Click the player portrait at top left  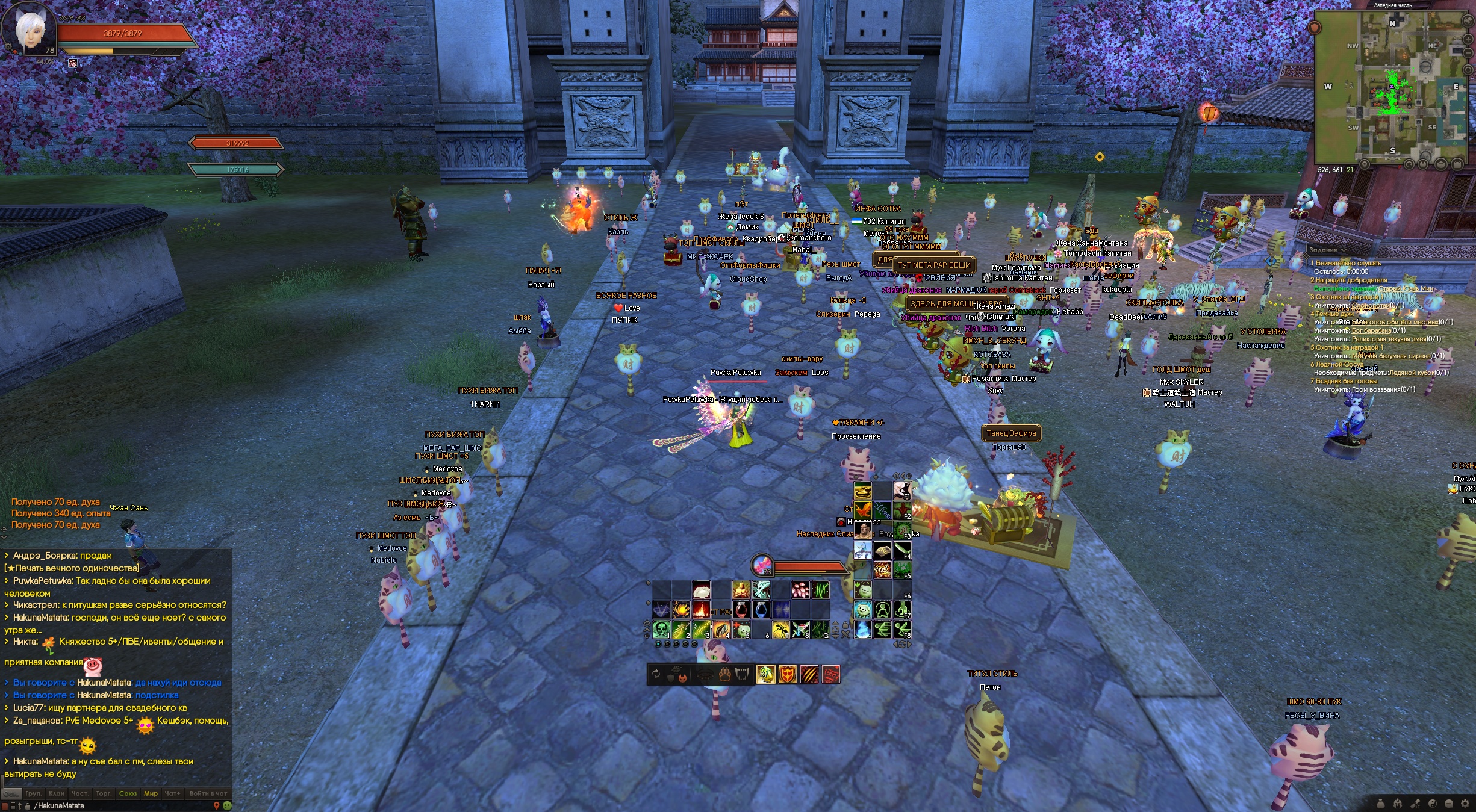(29, 30)
